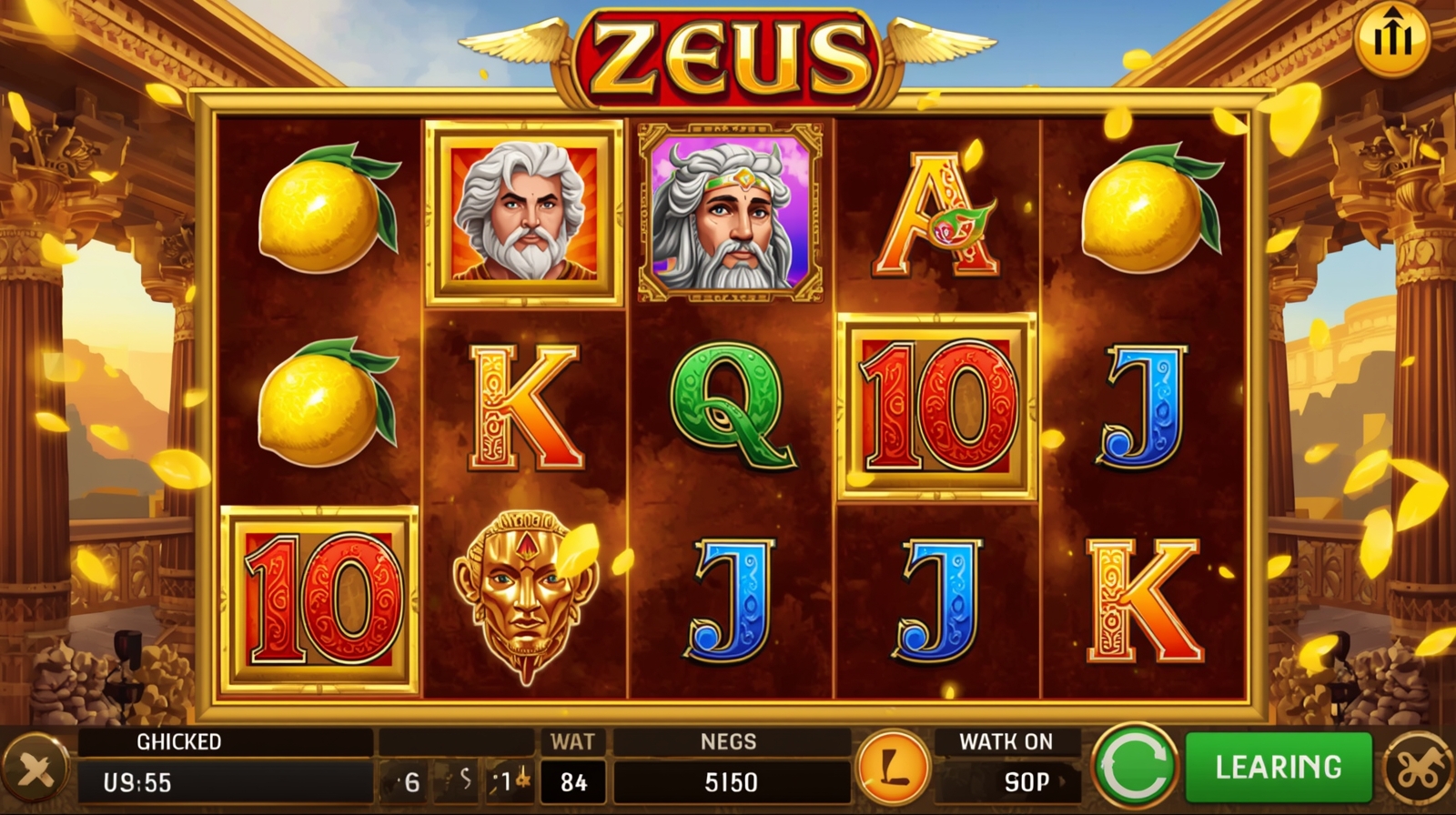Toggle the small coin counter showing 6
Image resolution: width=1456 pixels, height=815 pixels.
pos(401,779)
